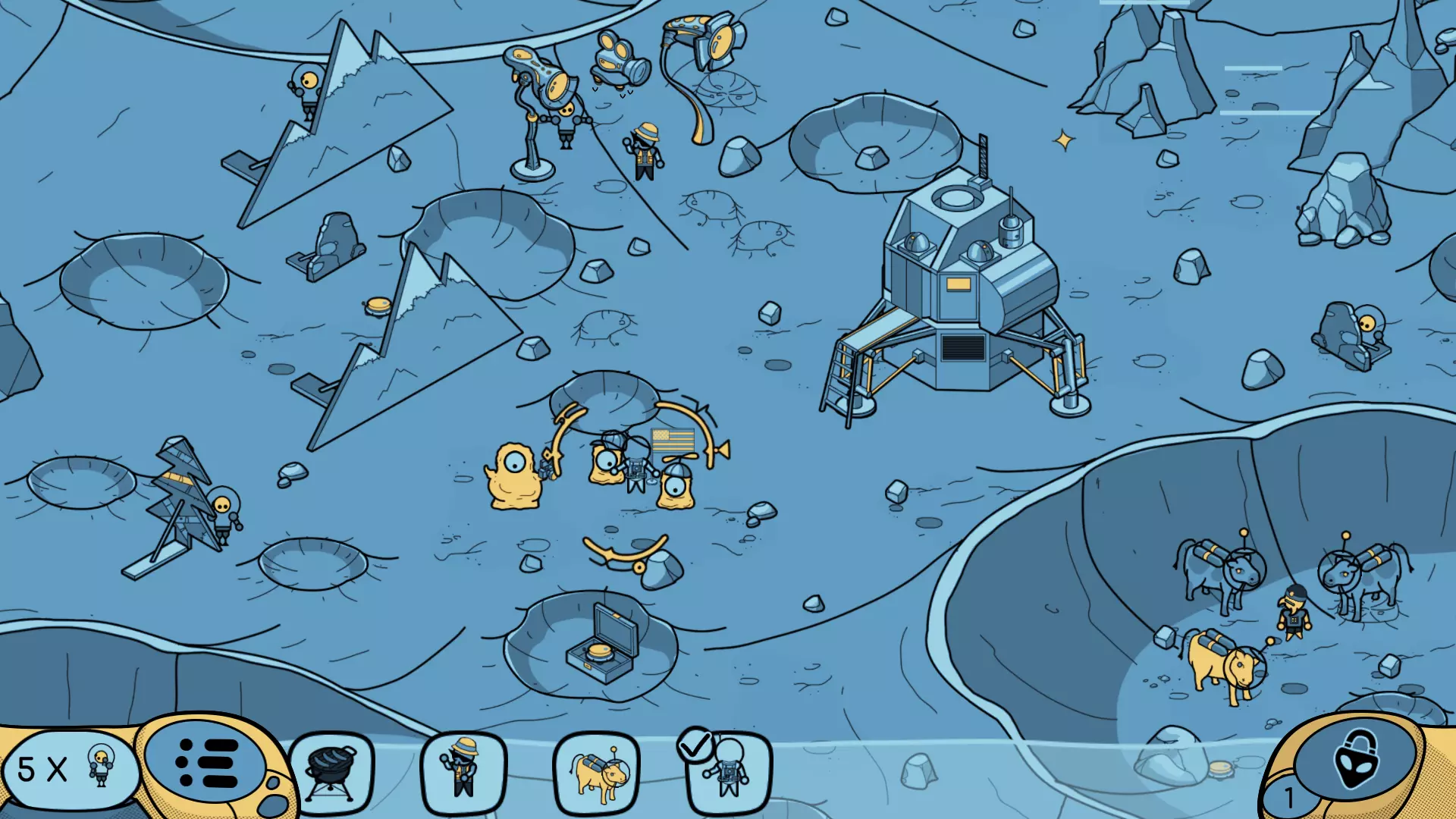
Task: Click the checked astronaut target slot
Action: point(728,773)
